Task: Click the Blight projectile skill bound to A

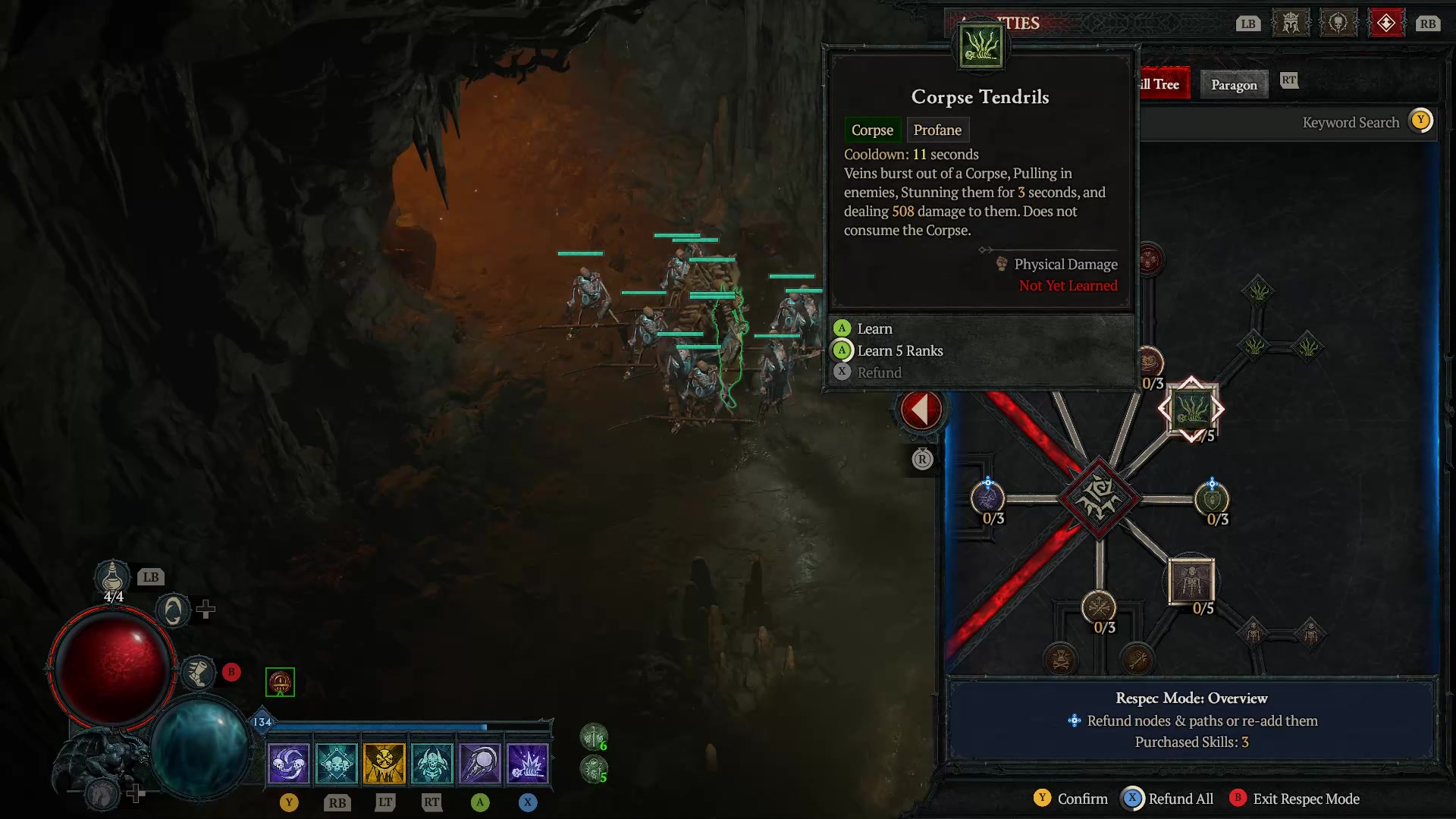Action: coord(481,762)
